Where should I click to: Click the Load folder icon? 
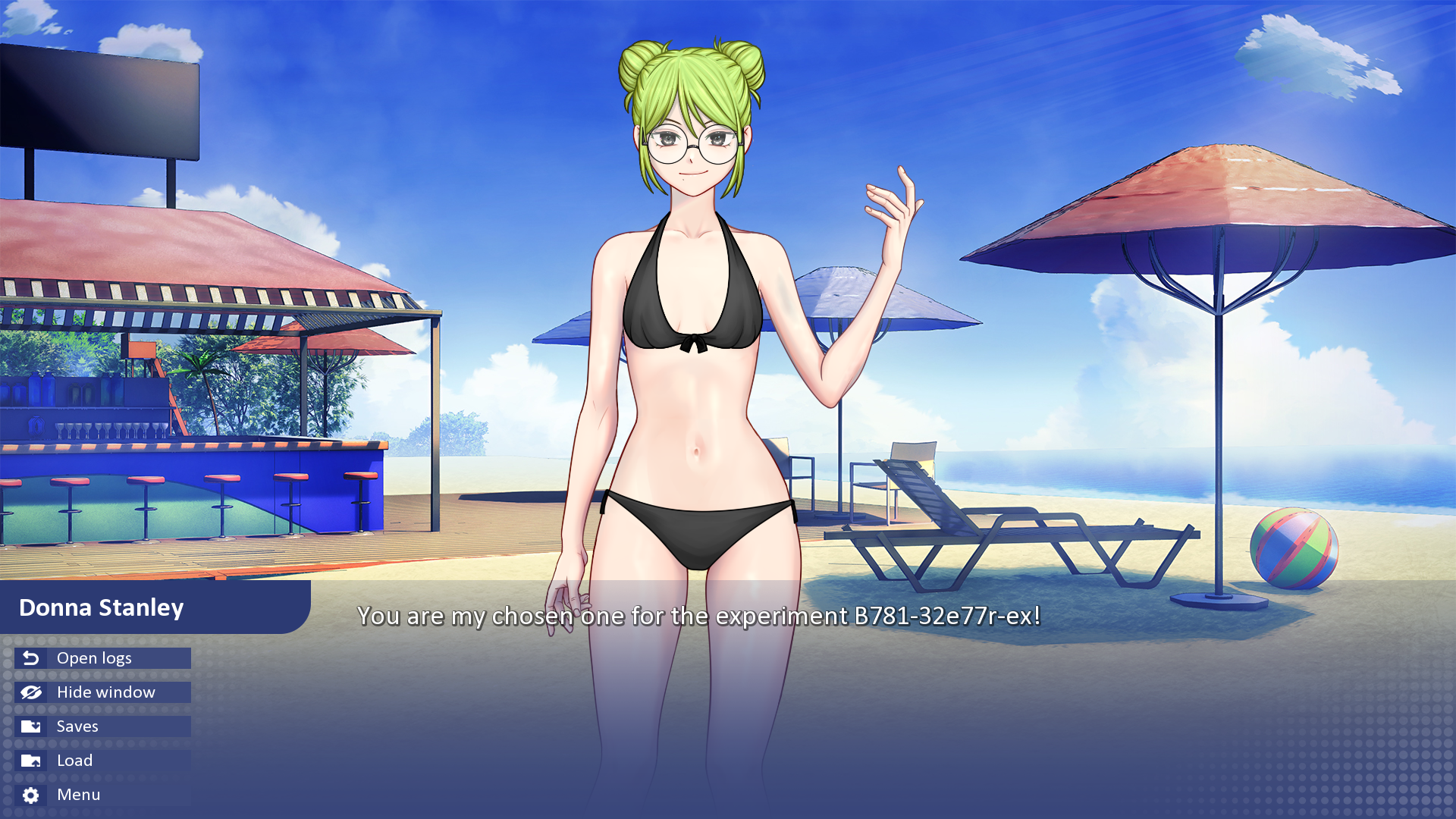pyautogui.click(x=30, y=761)
